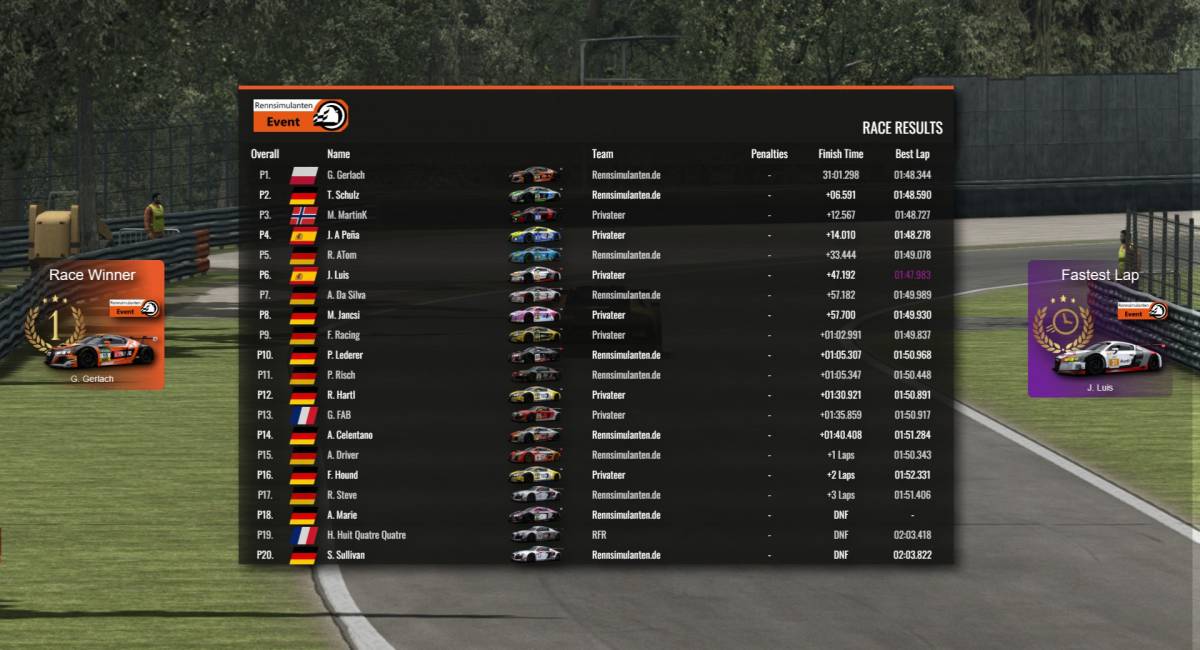Click H. Huit Quatre Quatre's row
The width and height of the screenshot is (1200, 650).
[595, 535]
